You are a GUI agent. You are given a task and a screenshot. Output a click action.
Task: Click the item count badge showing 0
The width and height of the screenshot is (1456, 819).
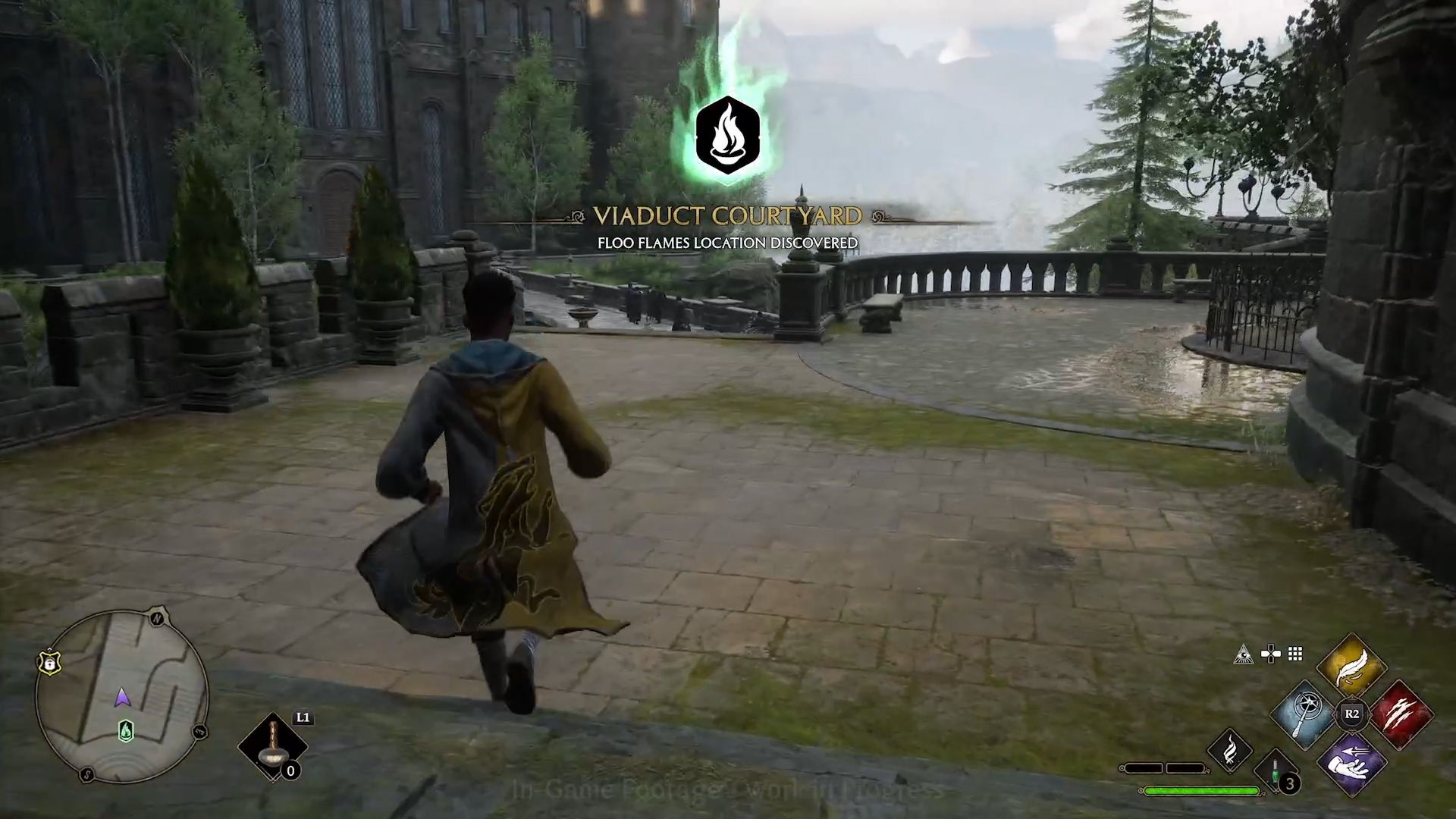[x=290, y=772]
